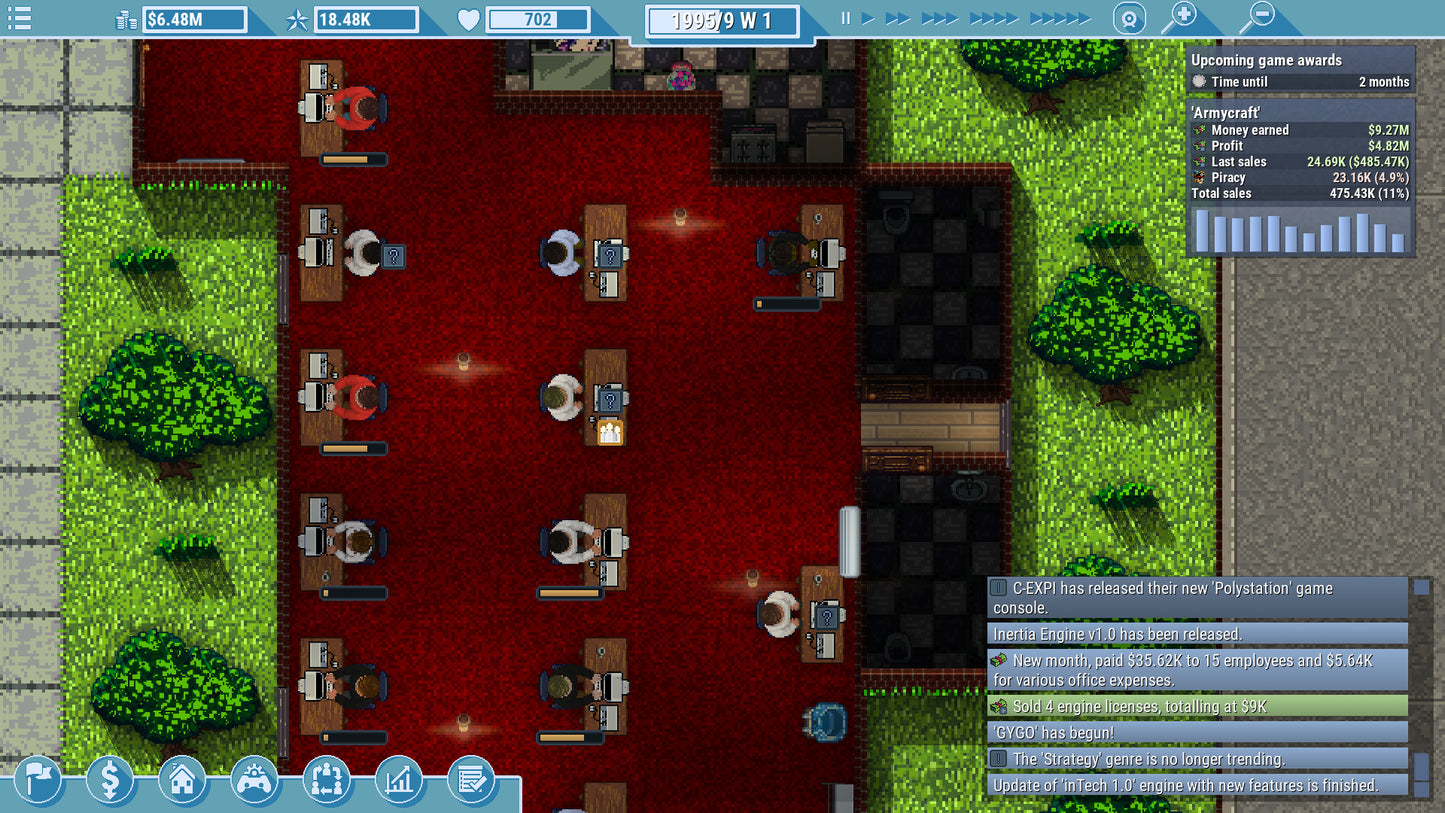Open the finances dollar icon
This screenshot has width=1445, height=813.
click(111, 781)
